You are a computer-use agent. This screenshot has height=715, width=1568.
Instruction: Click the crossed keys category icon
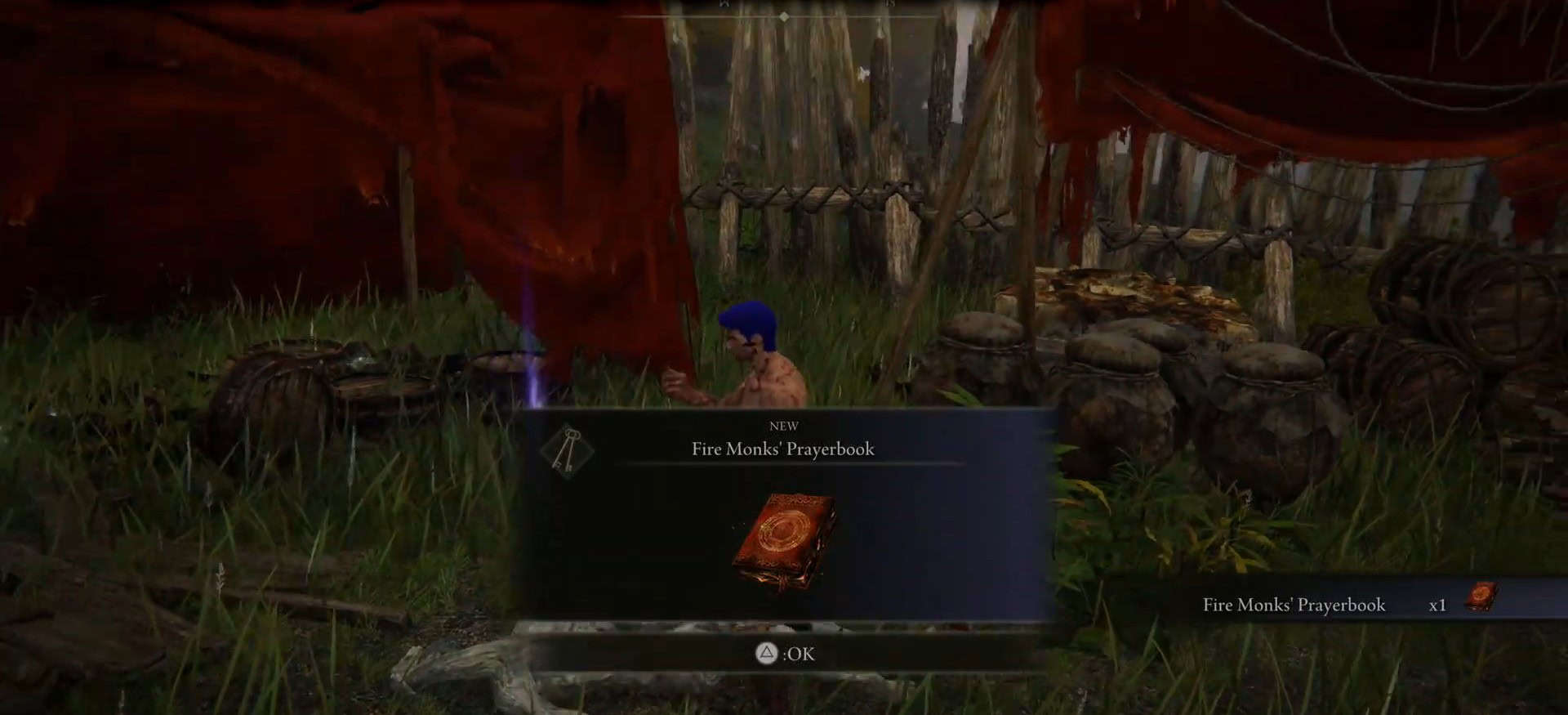(x=567, y=450)
